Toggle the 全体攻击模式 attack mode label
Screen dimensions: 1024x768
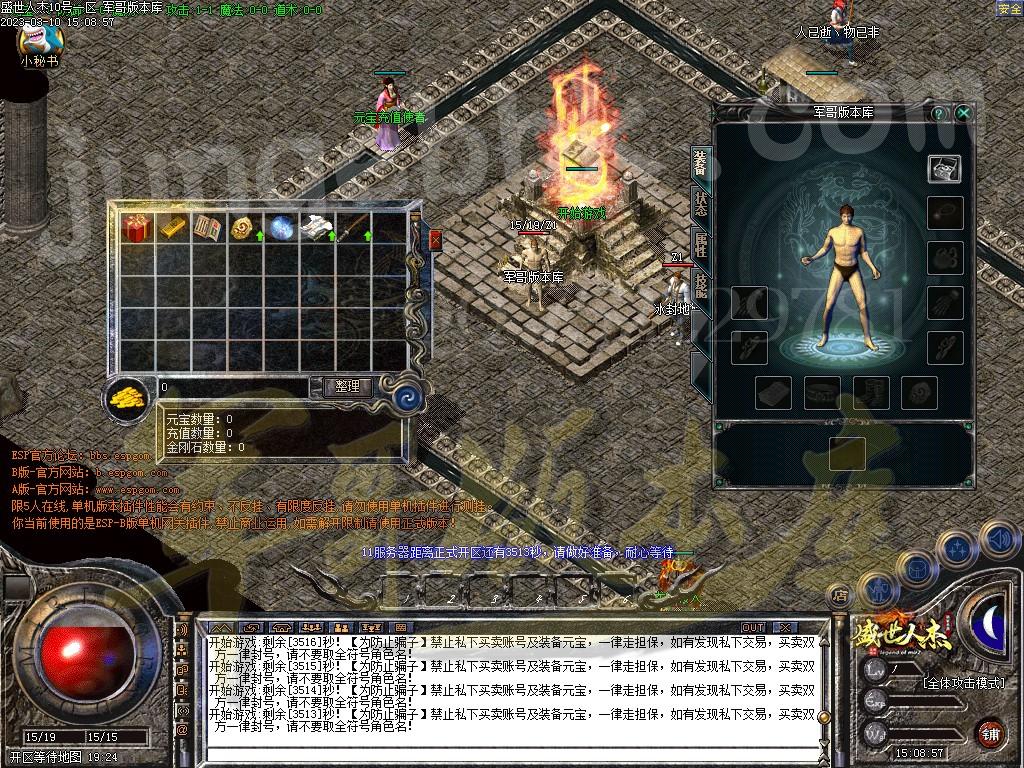pyautogui.click(x=962, y=683)
